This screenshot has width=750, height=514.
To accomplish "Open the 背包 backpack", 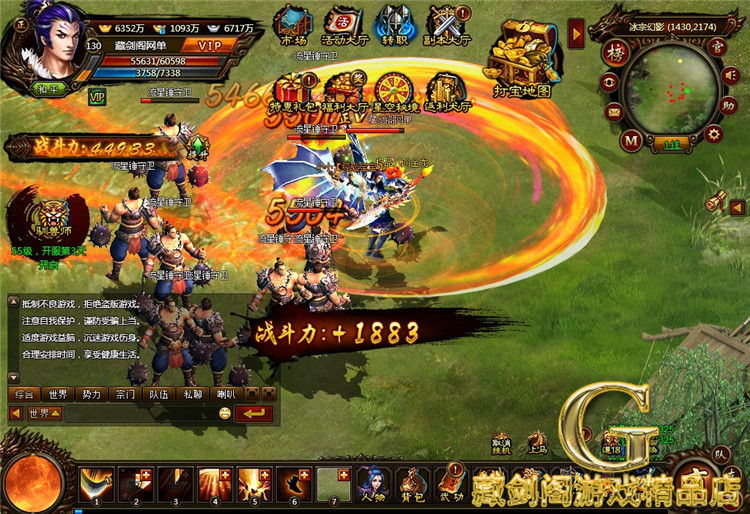I will [x=412, y=484].
